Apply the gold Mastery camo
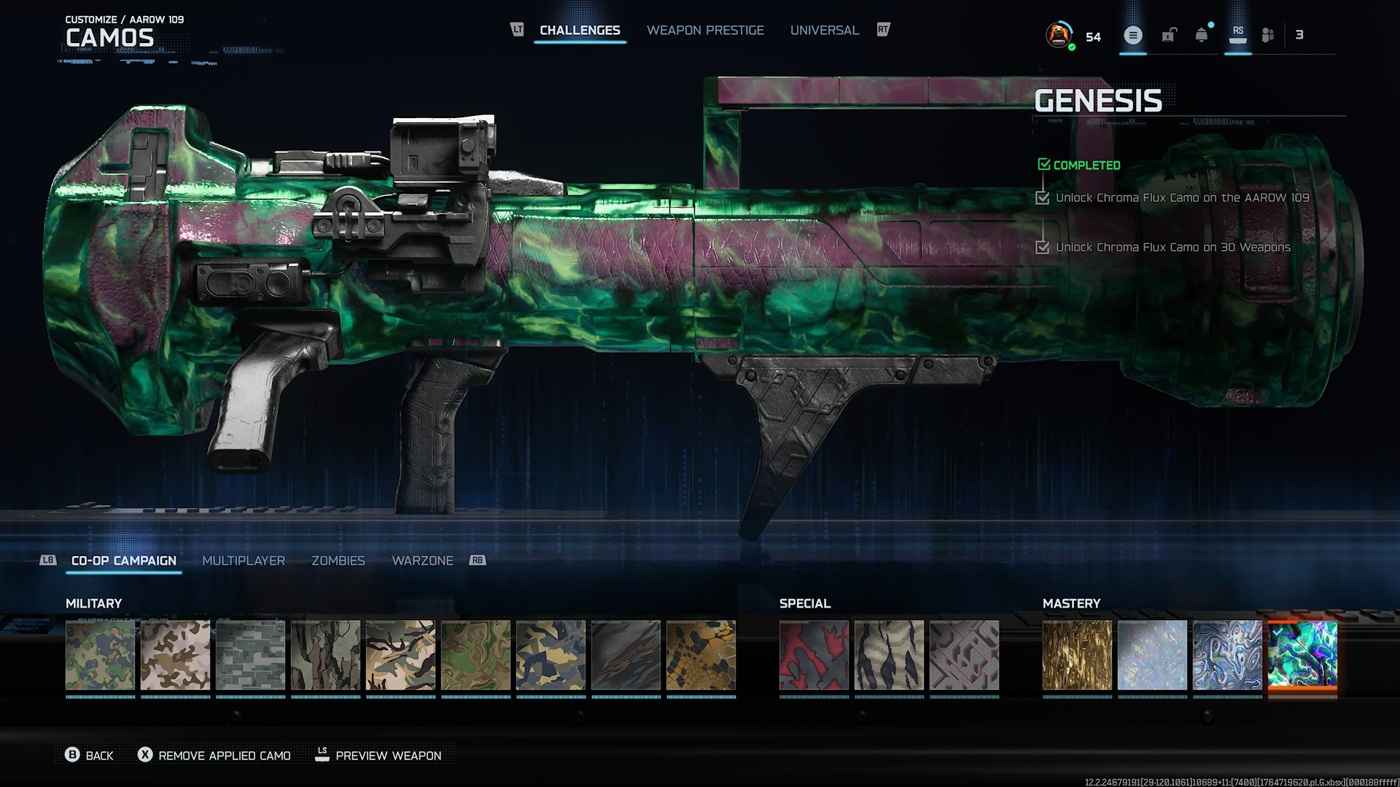Viewport: 1400px width, 787px height. tap(1077, 655)
